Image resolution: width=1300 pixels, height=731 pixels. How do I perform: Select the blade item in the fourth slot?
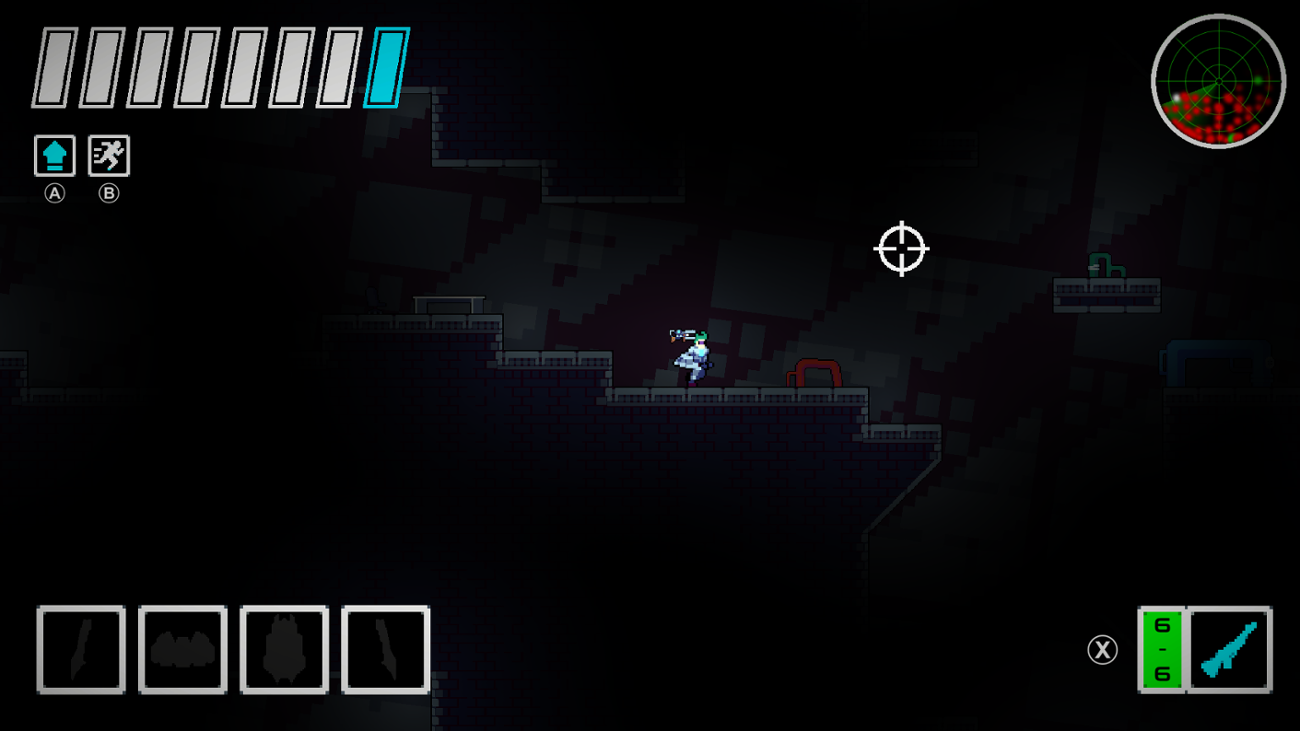click(384, 649)
